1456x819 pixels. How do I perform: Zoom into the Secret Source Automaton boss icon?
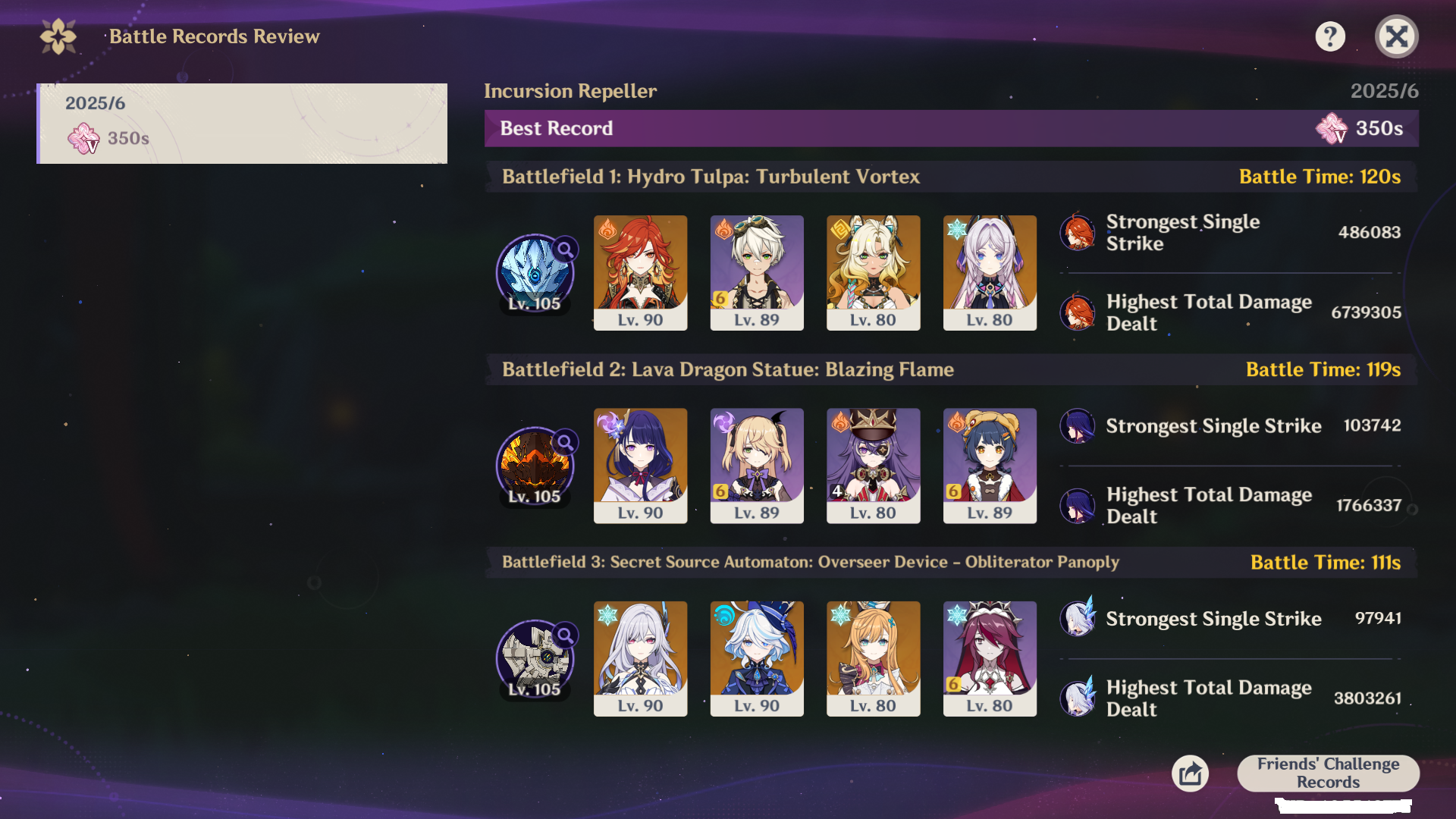536,658
